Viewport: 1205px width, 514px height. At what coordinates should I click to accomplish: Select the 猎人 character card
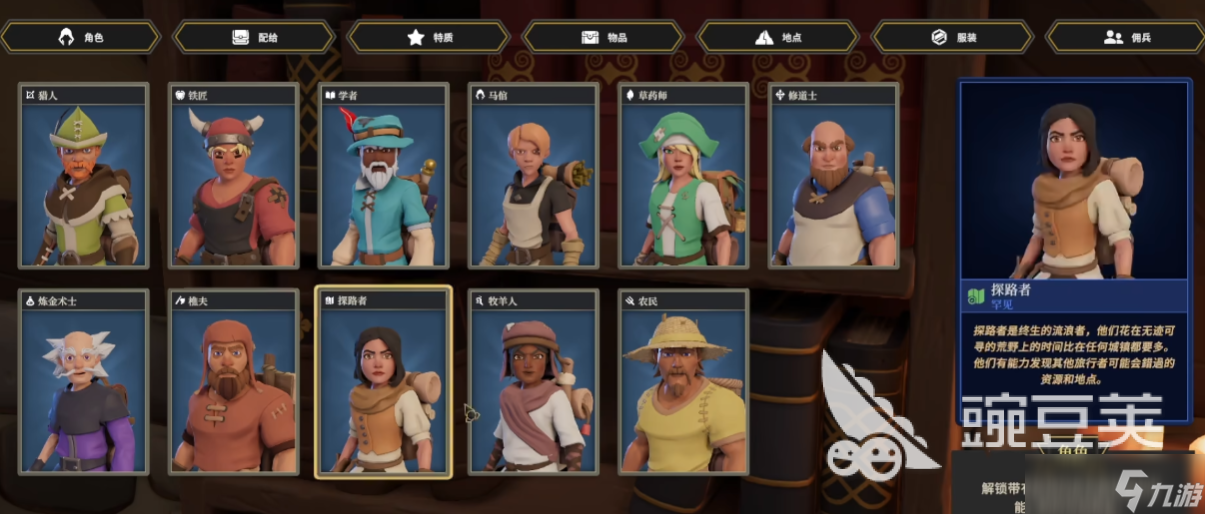[84, 177]
